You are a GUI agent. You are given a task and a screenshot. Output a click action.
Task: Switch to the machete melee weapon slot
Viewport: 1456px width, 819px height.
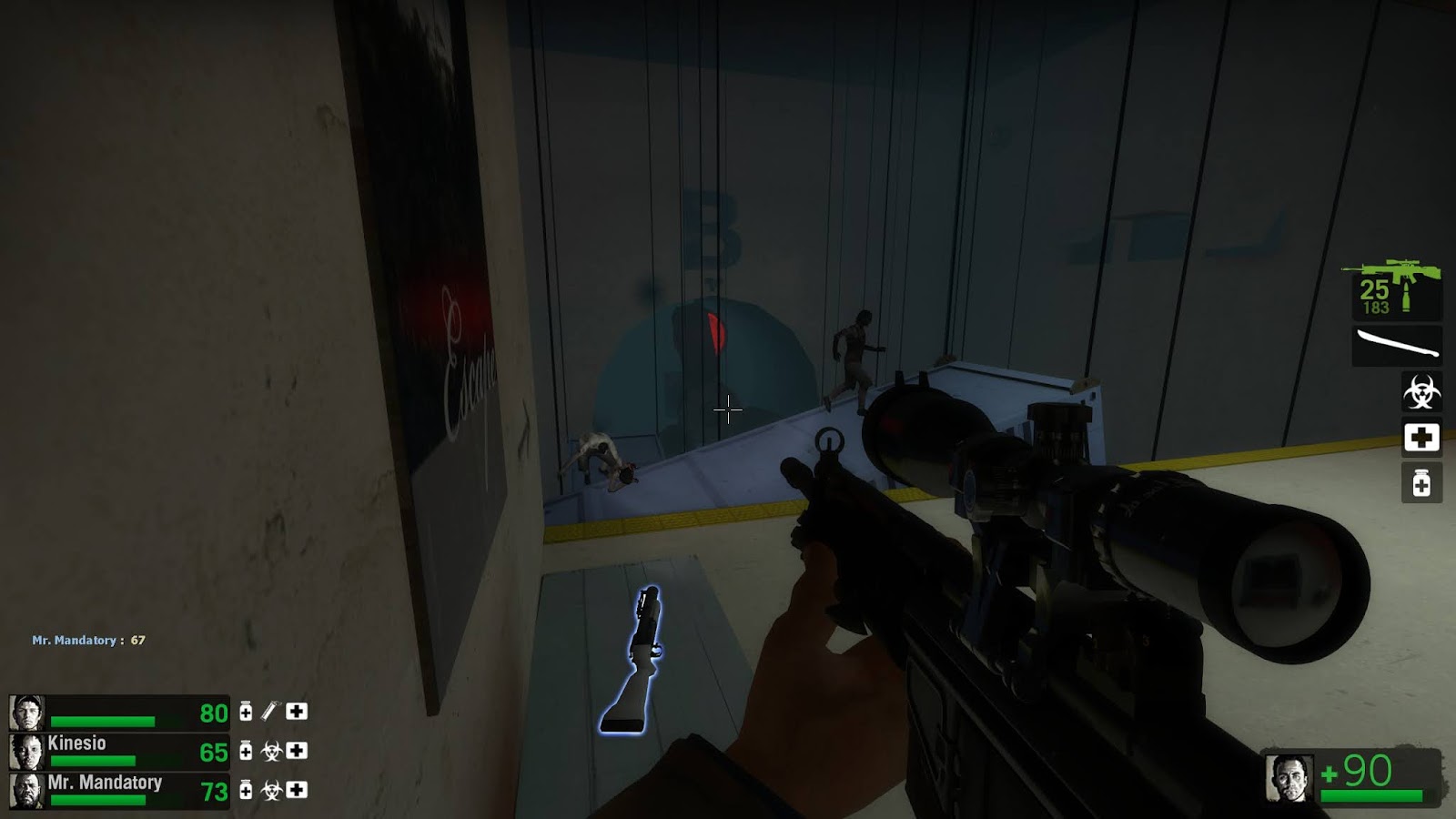pyautogui.click(x=1395, y=342)
